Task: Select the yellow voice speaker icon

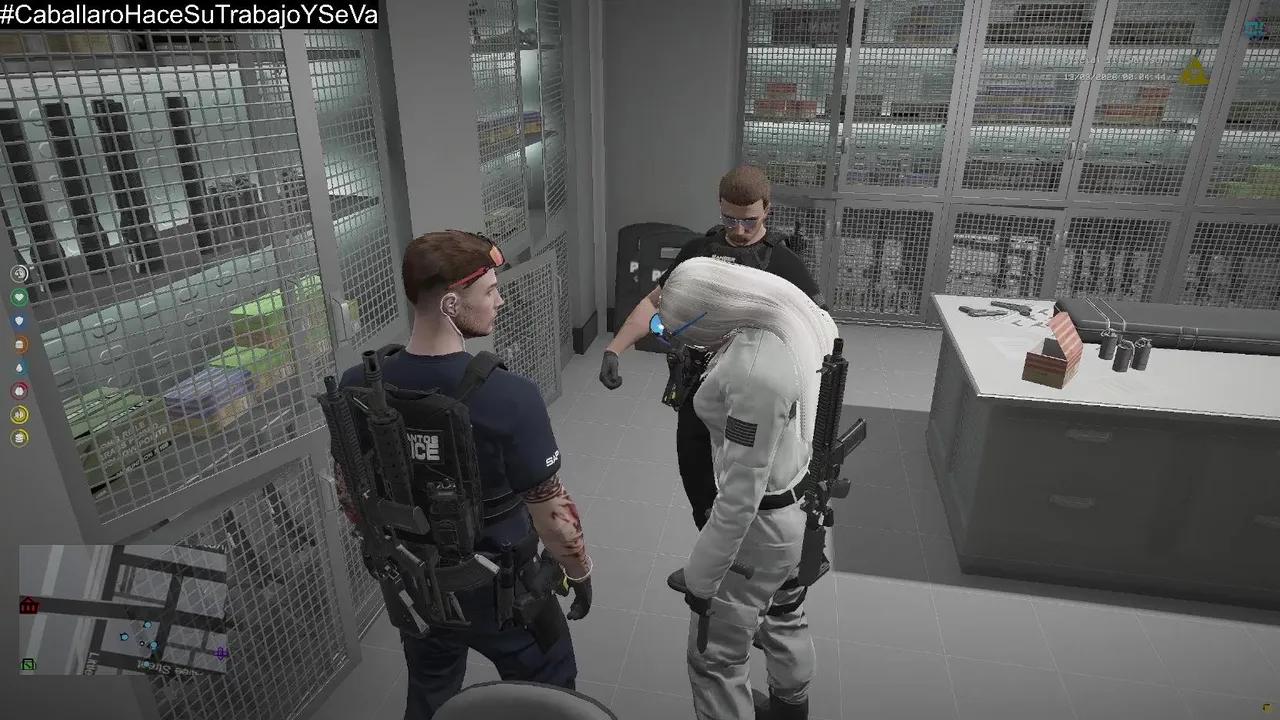Action: tap(18, 412)
